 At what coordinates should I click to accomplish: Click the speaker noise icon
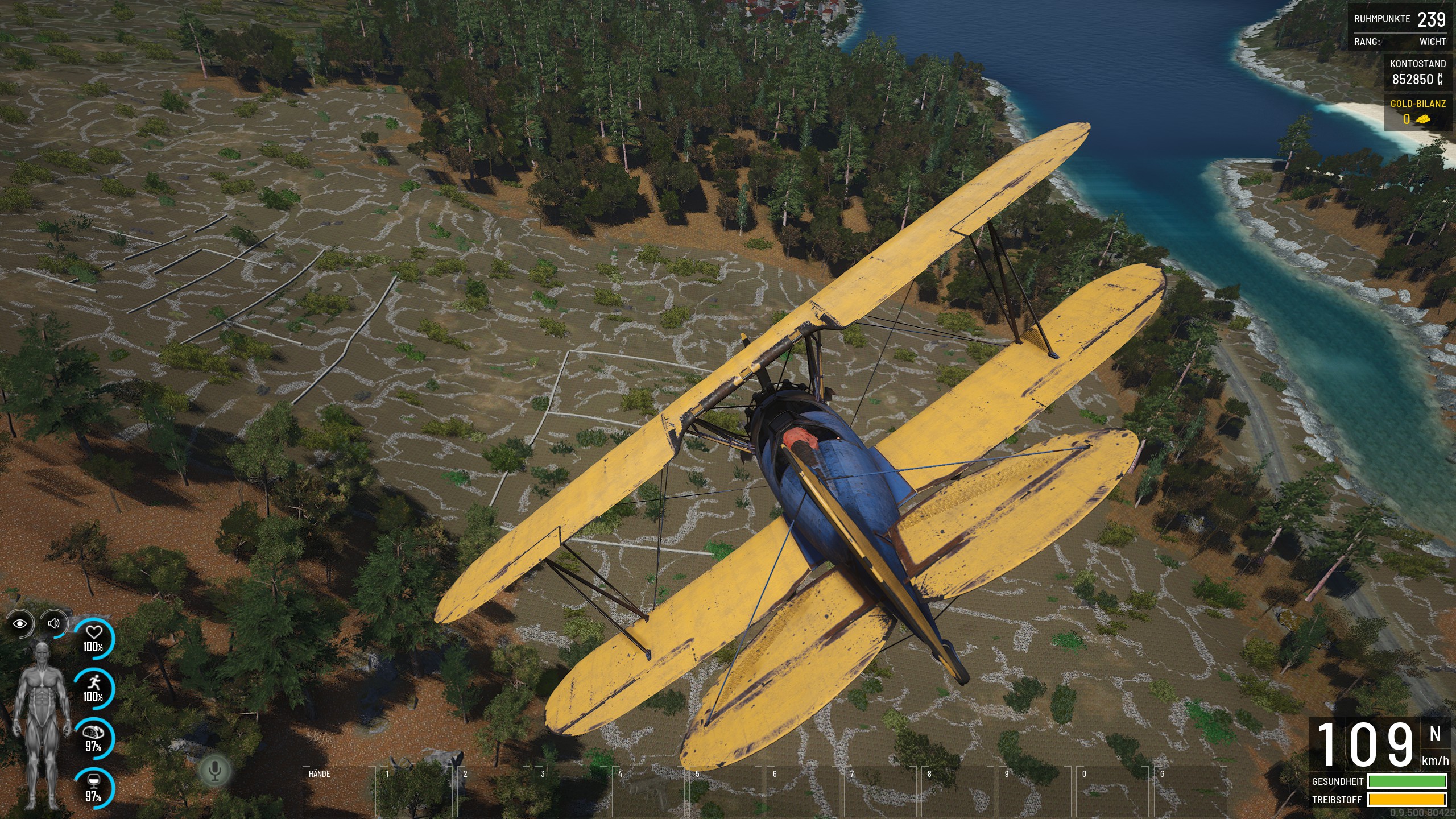click(54, 623)
